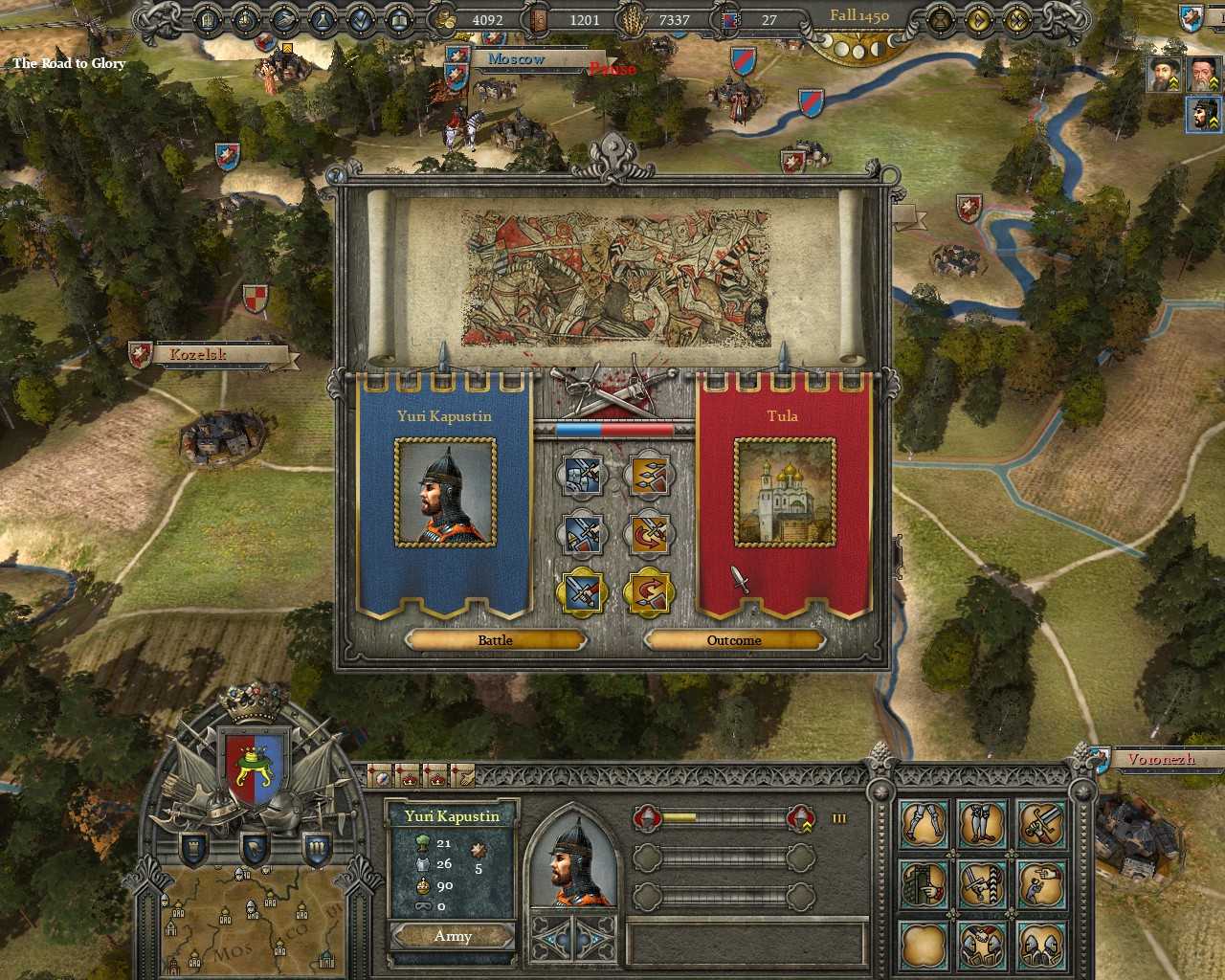Select the flask research icon in top bar

(x=321, y=19)
